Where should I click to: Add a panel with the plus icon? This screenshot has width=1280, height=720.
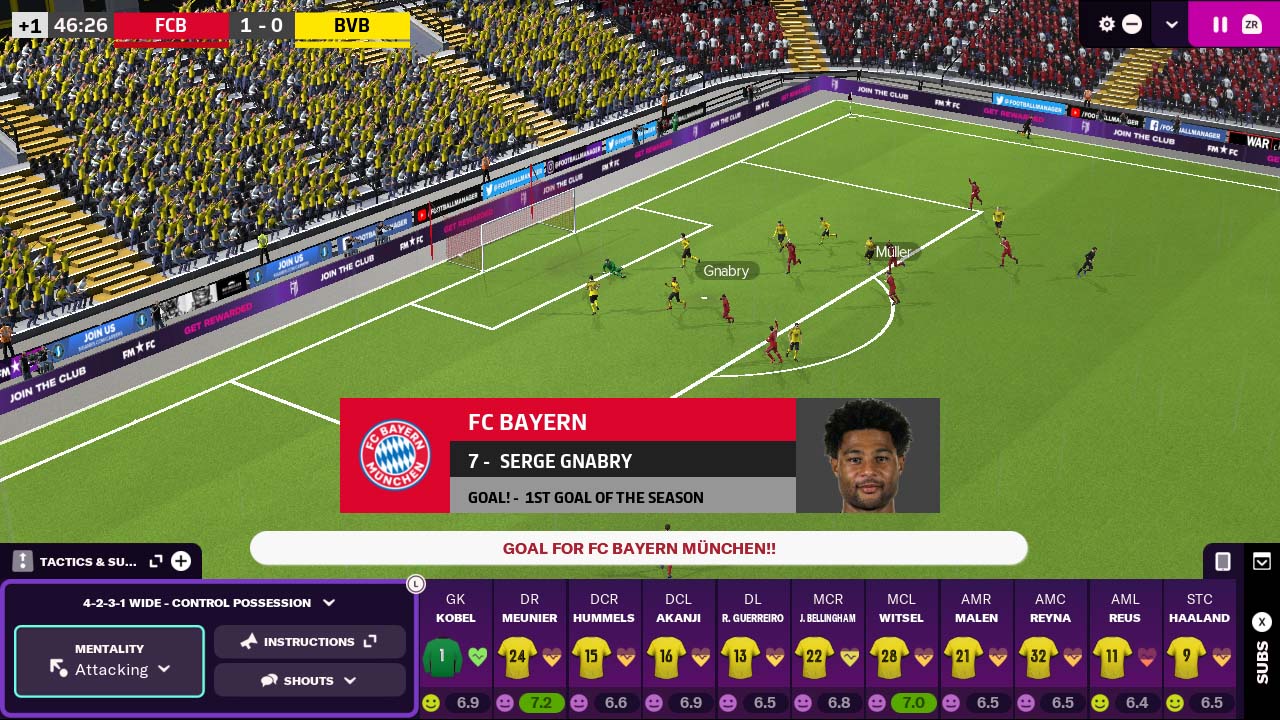[181, 561]
